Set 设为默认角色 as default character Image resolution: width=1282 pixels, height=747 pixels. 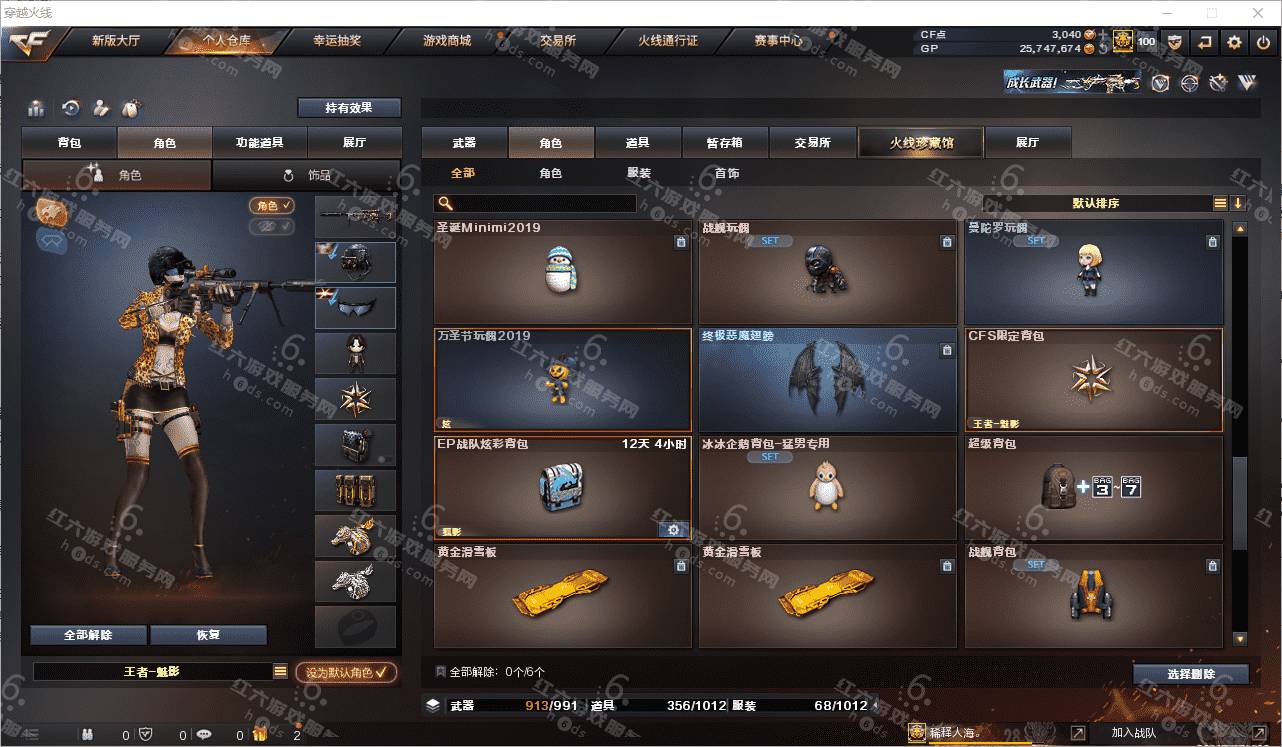tap(346, 673)
